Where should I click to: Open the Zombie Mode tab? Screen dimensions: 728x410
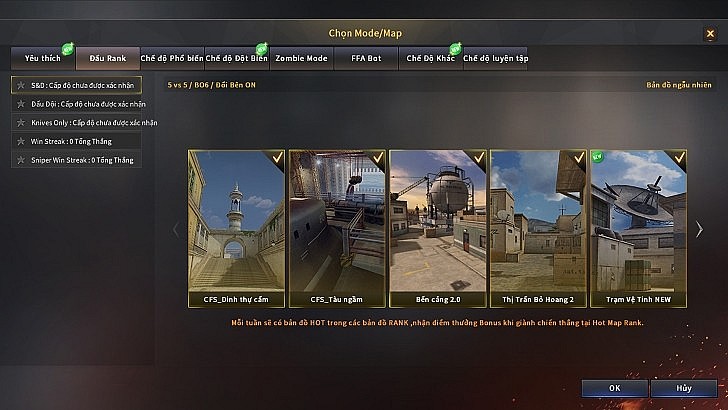pyautogui.click(x=301, y=59)
